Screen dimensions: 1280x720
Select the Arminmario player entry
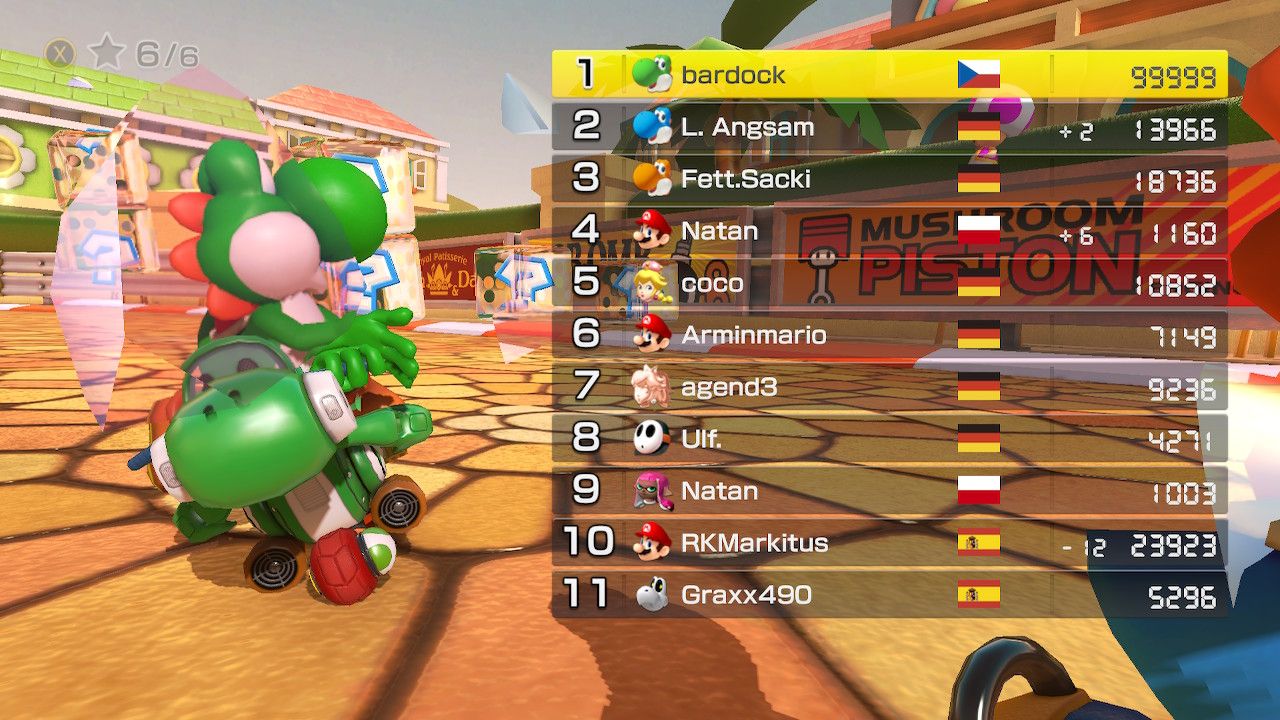point(889,335)
